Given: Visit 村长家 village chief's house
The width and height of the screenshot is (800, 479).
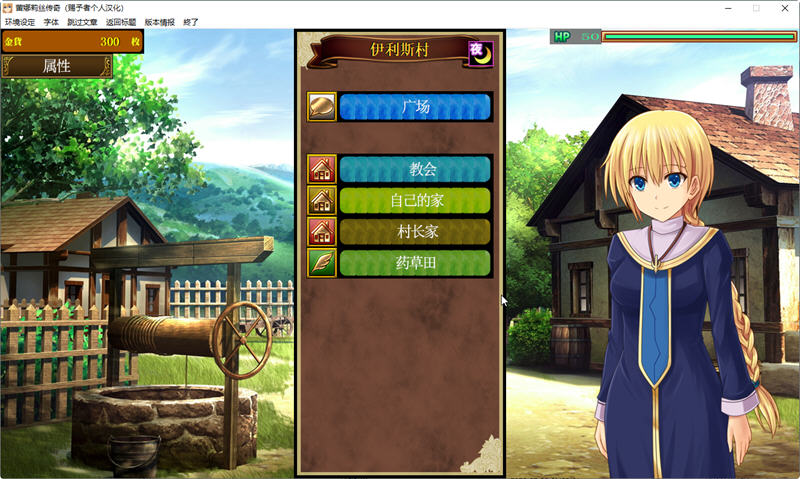Looking at the screenshot, I should click(415, 232).
